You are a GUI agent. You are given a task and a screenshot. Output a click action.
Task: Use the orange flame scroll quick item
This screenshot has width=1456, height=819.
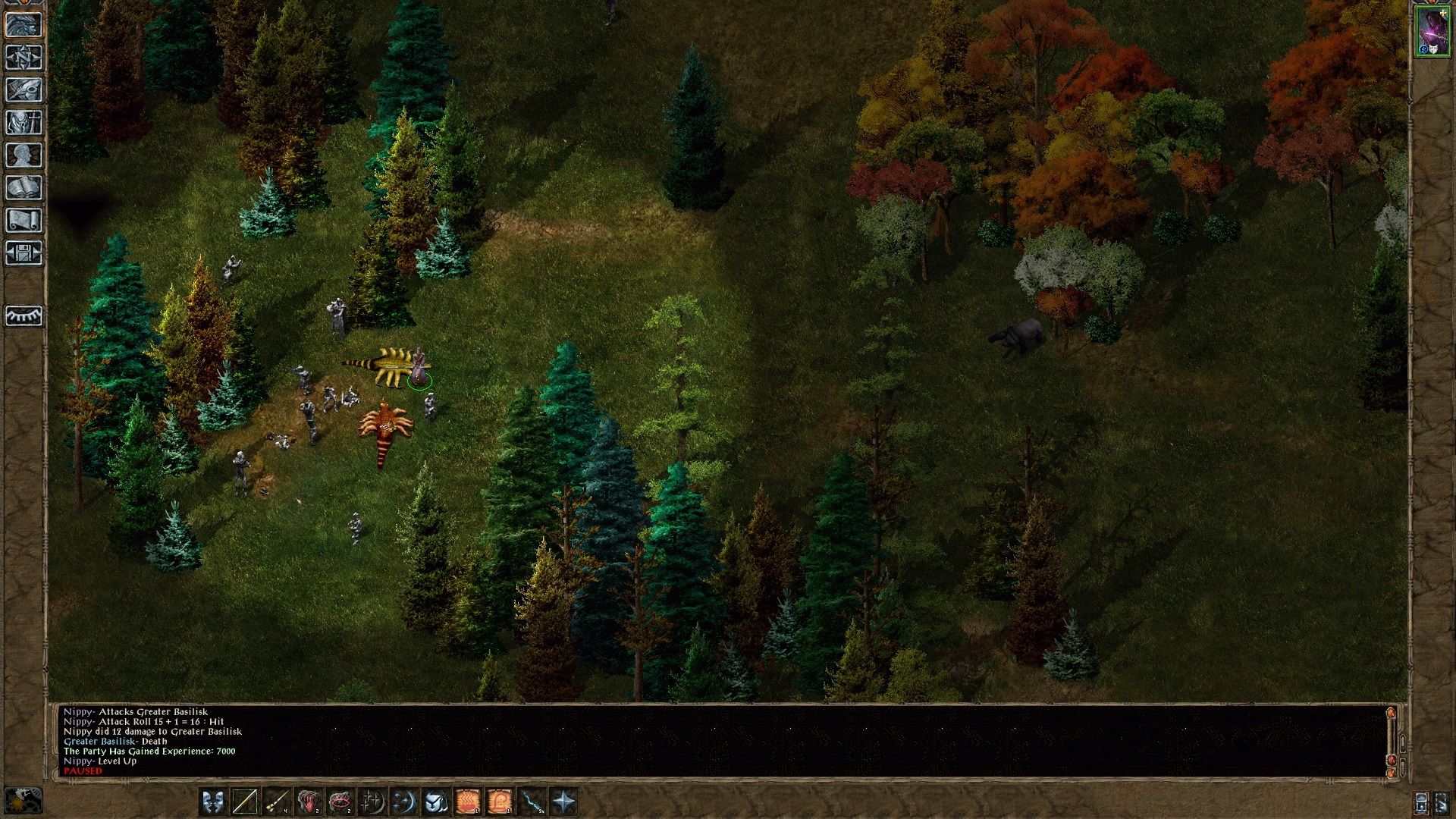pyautogui.click(x=468, y=802)
